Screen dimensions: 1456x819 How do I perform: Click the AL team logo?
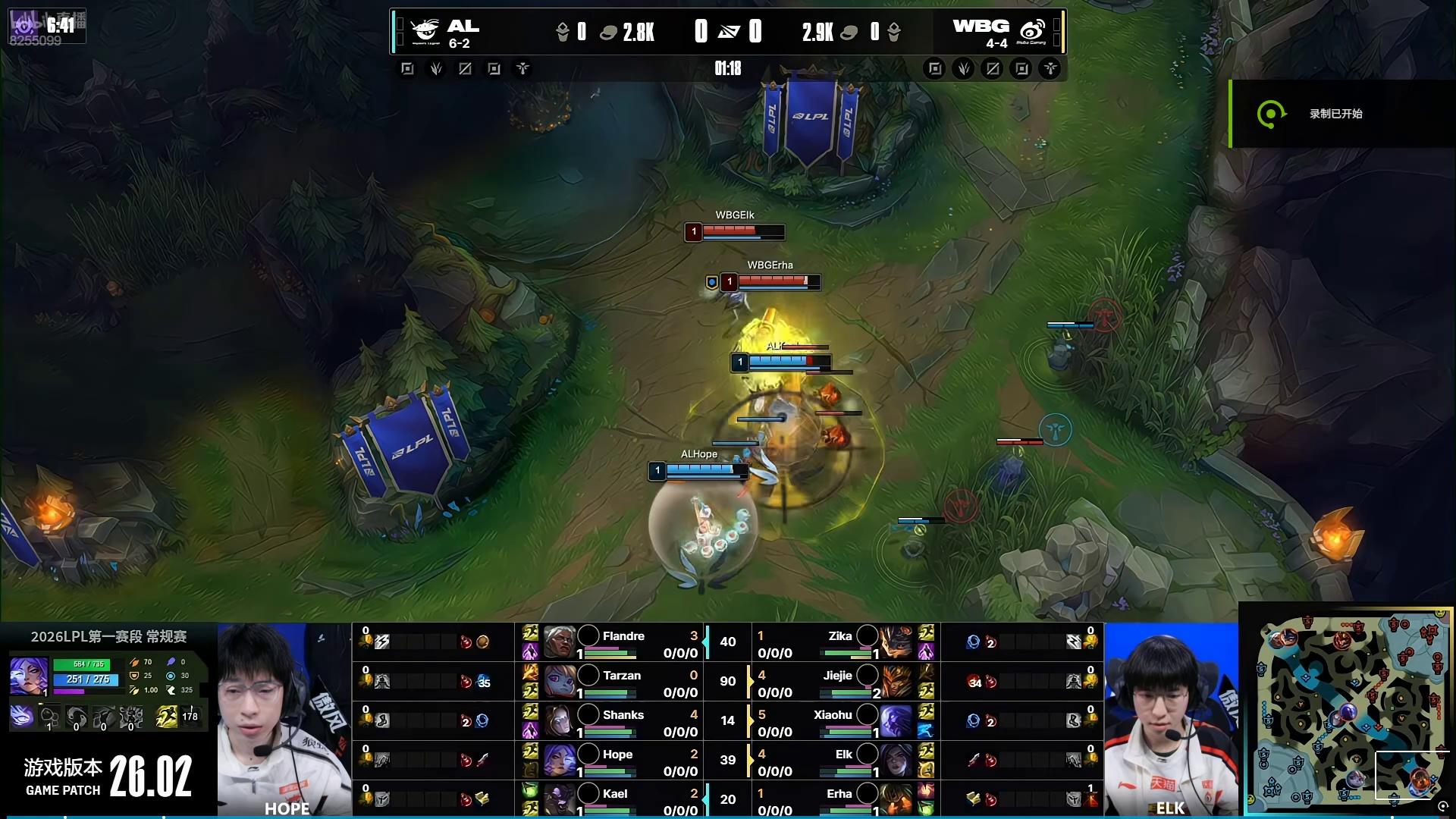[x=425, y=31]
